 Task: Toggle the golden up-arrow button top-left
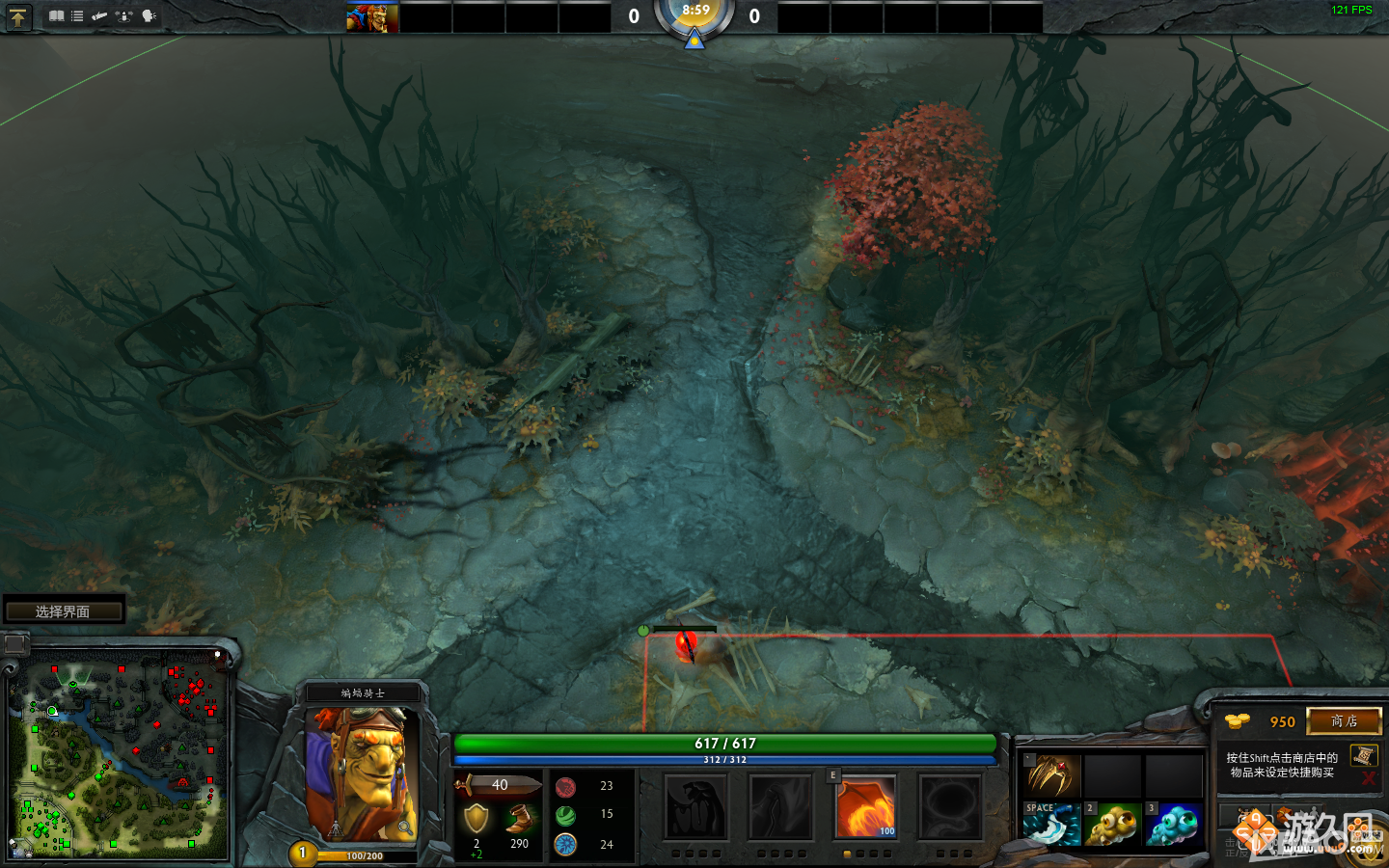pos(18,16)
